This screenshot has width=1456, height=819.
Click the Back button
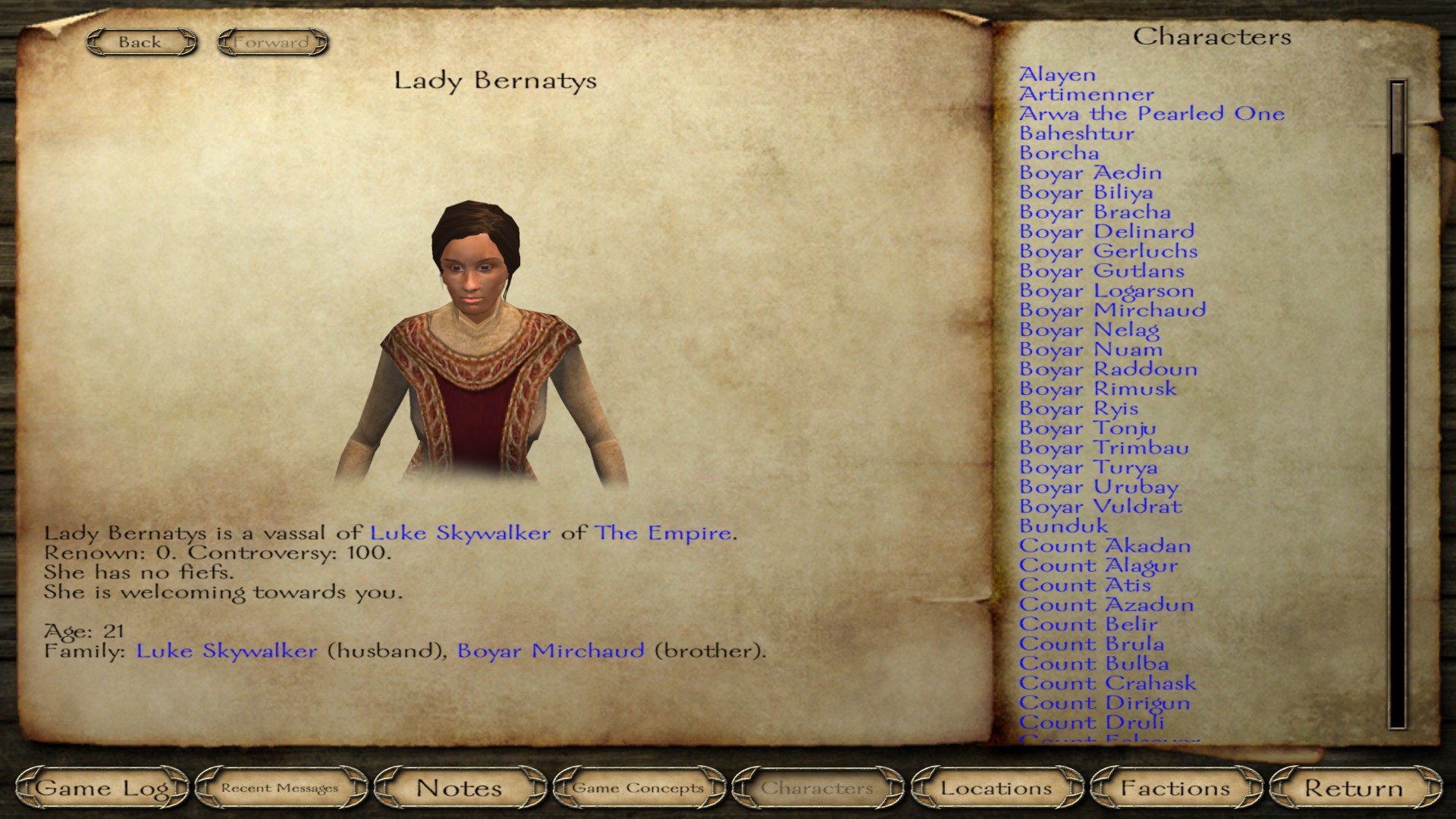point(140,42)
